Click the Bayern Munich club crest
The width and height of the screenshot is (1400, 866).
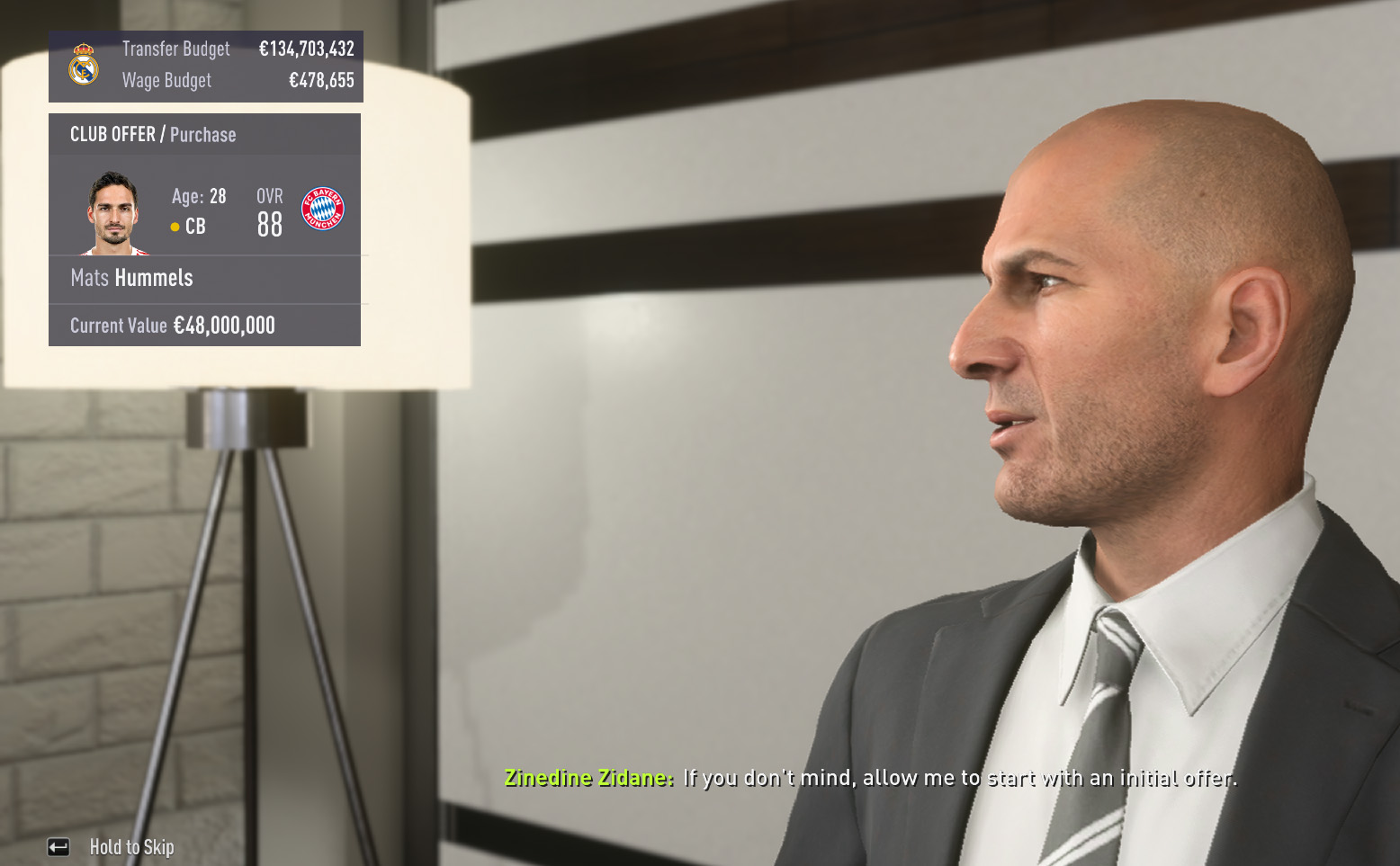pos(322,209)
